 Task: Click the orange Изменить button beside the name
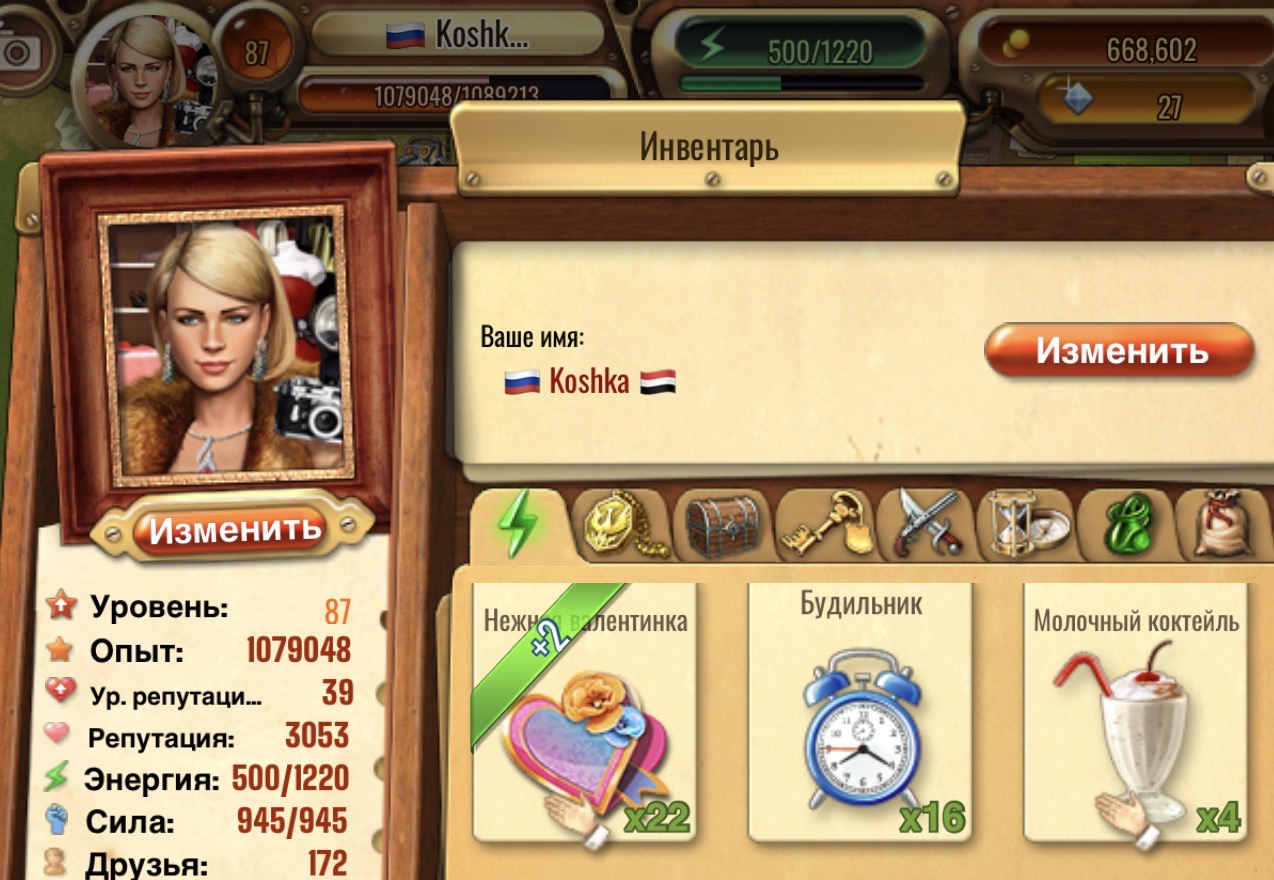coord(1119,350)
